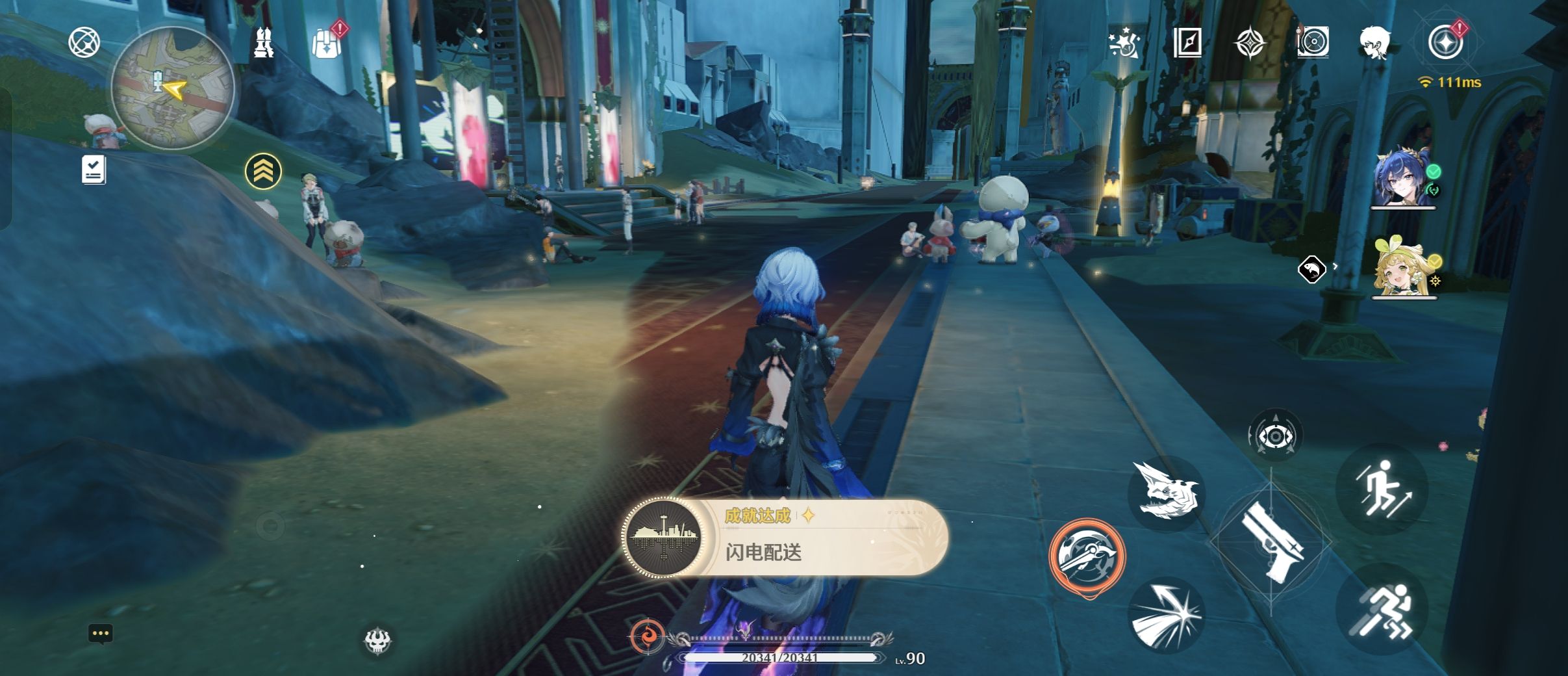Open the character head profile icon
Image resolution: width=1568 pixels, height=676 pixels.
pos(1374,43)
